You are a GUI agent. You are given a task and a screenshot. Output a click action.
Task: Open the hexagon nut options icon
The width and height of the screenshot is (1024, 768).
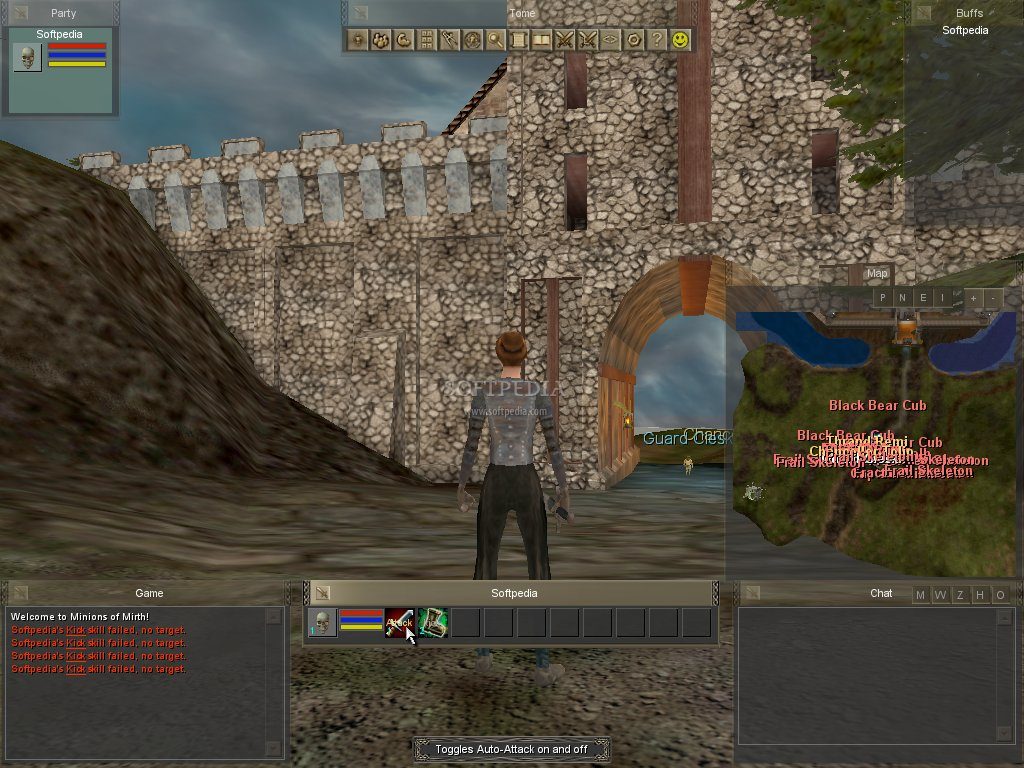pos(634,40)
